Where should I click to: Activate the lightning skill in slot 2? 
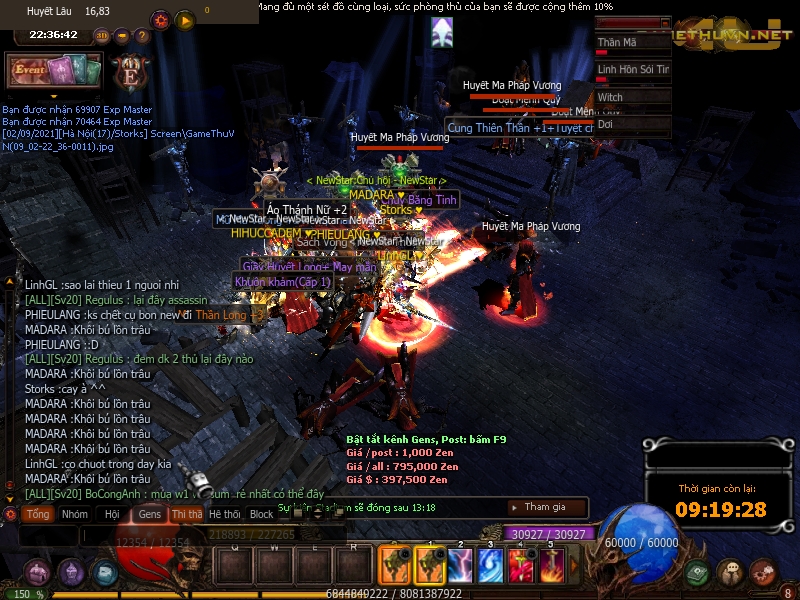(459, 566)
